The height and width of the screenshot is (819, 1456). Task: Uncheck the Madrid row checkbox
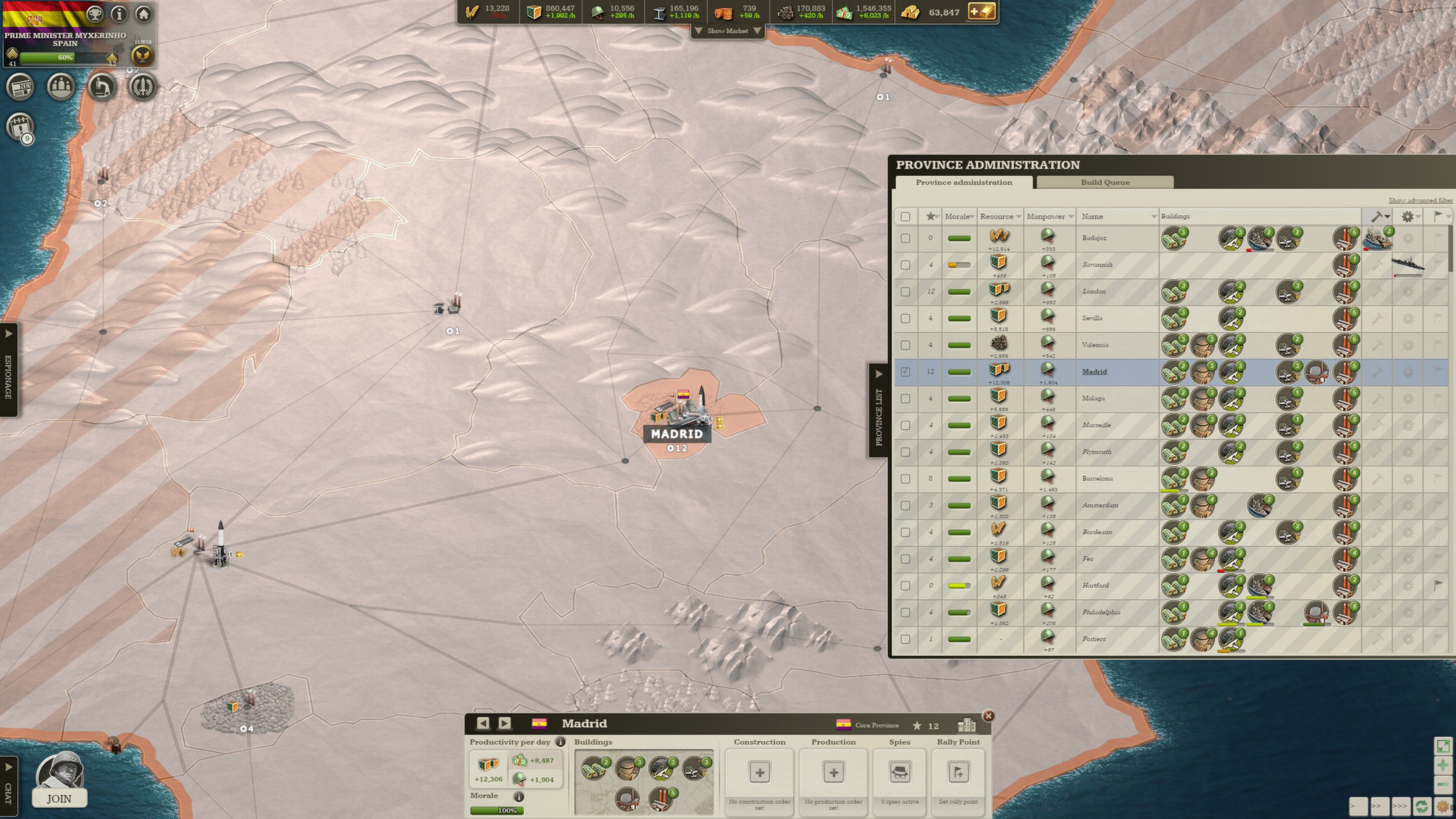[905, 372]
